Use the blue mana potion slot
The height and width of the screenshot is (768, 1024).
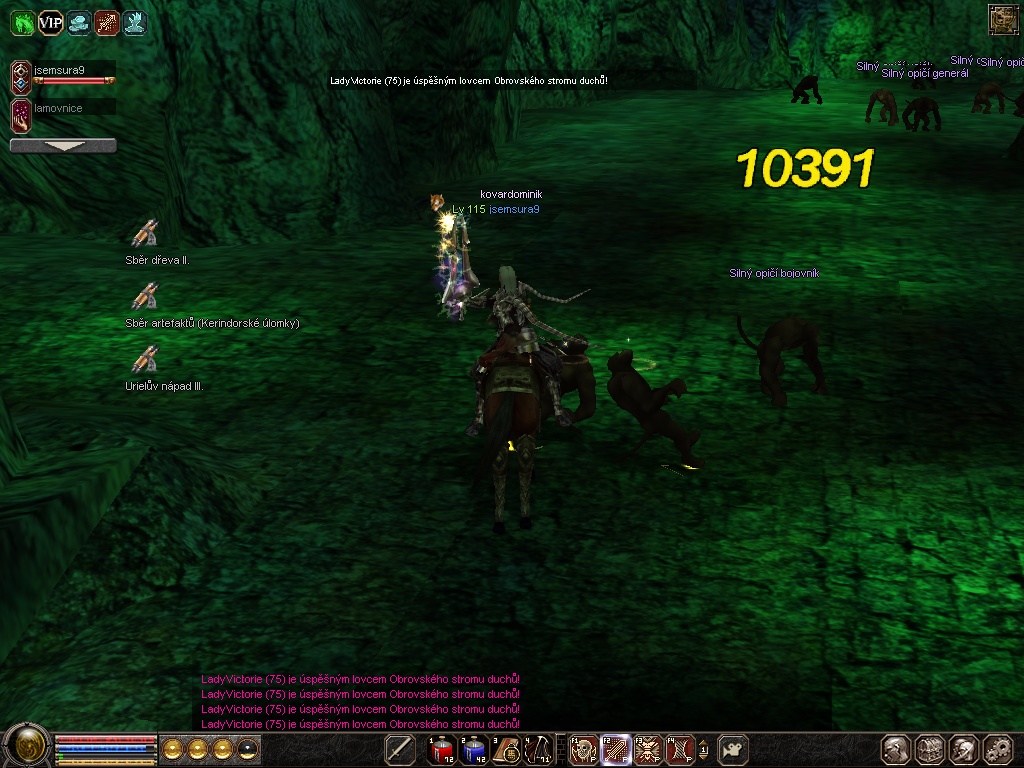click(474, 749)
